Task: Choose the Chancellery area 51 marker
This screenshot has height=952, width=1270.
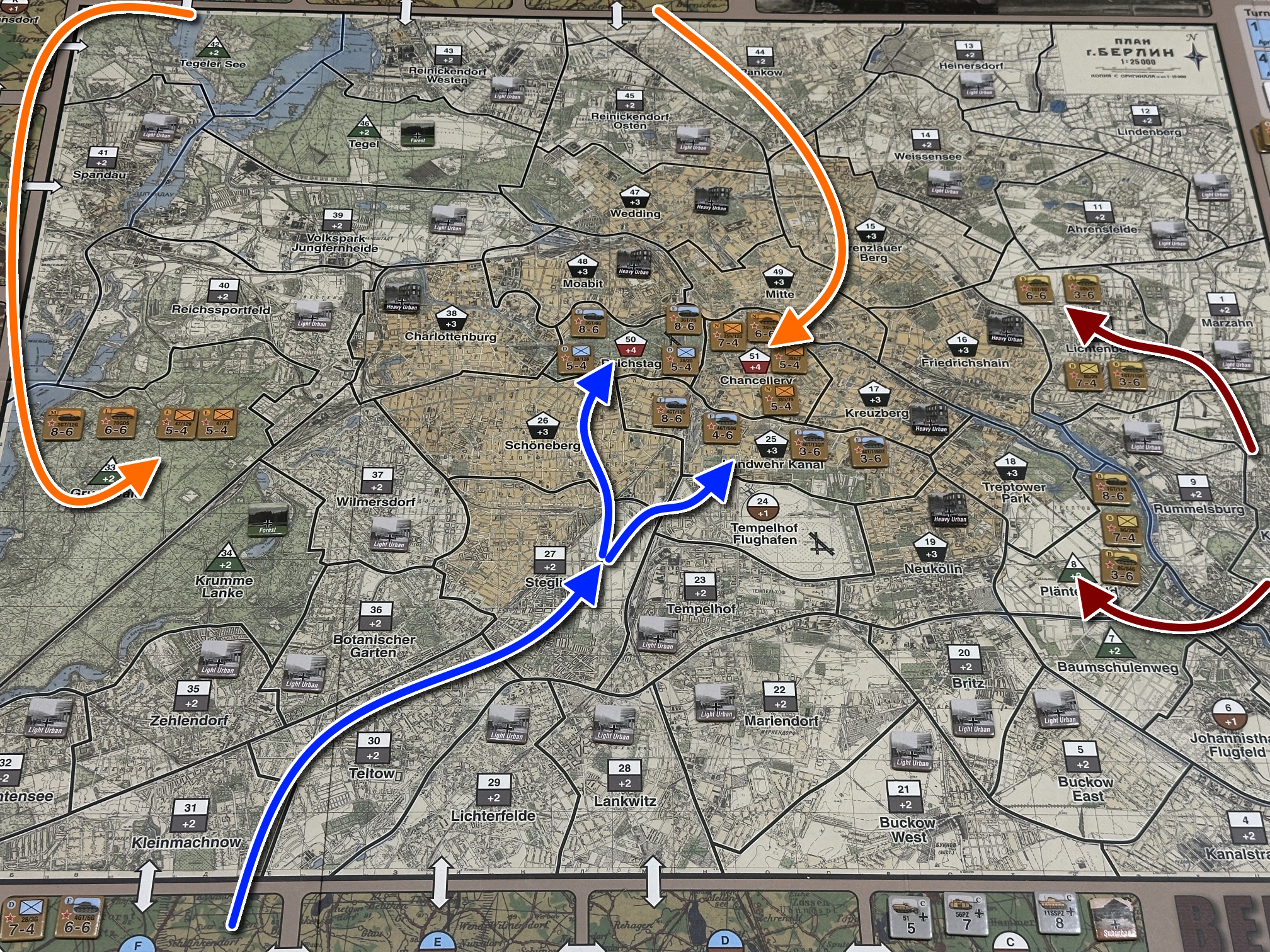Action: 755,361
